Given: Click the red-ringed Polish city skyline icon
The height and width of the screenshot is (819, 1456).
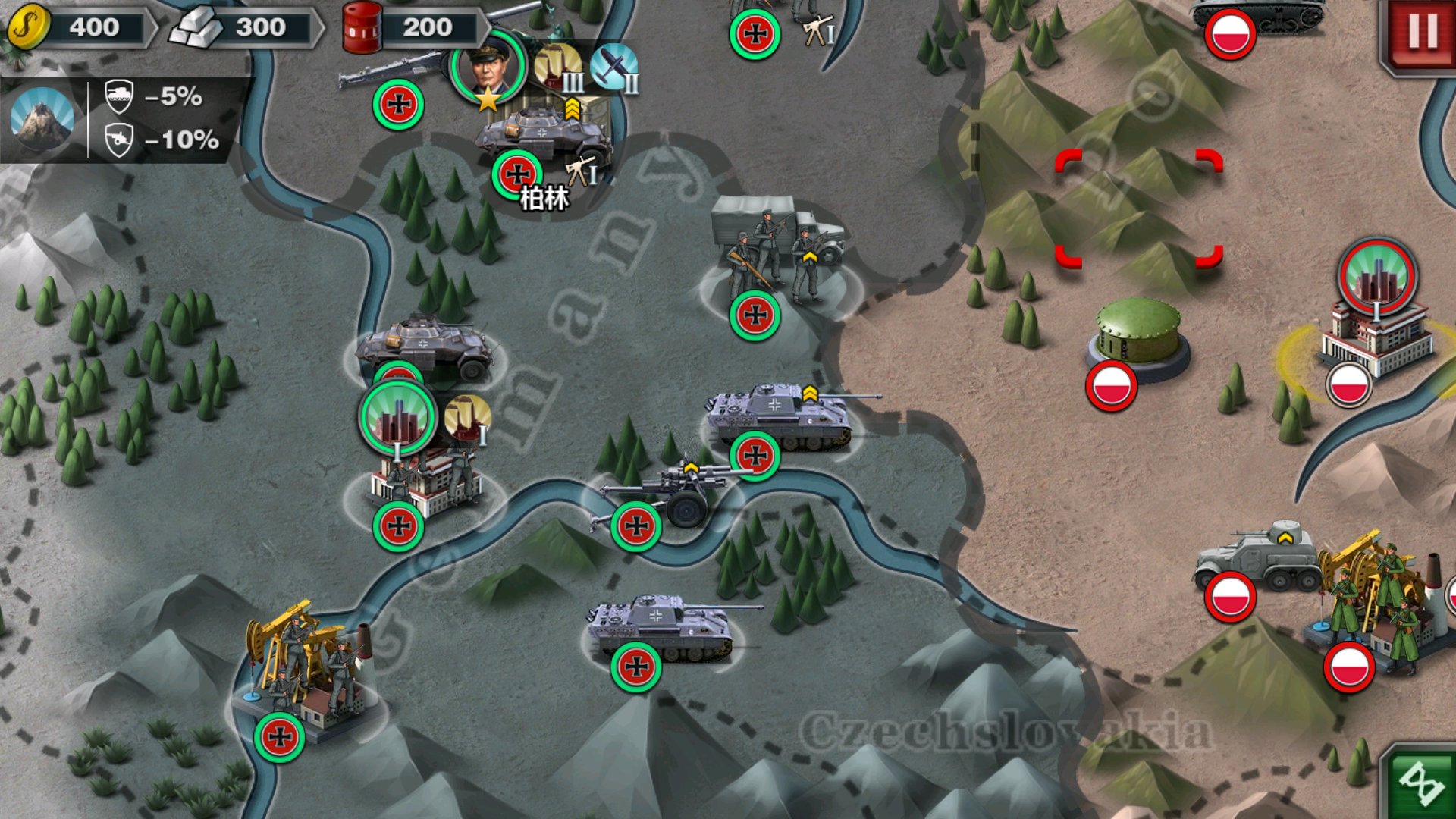Looking at the screenshot, I should [x=1376, y=277].
